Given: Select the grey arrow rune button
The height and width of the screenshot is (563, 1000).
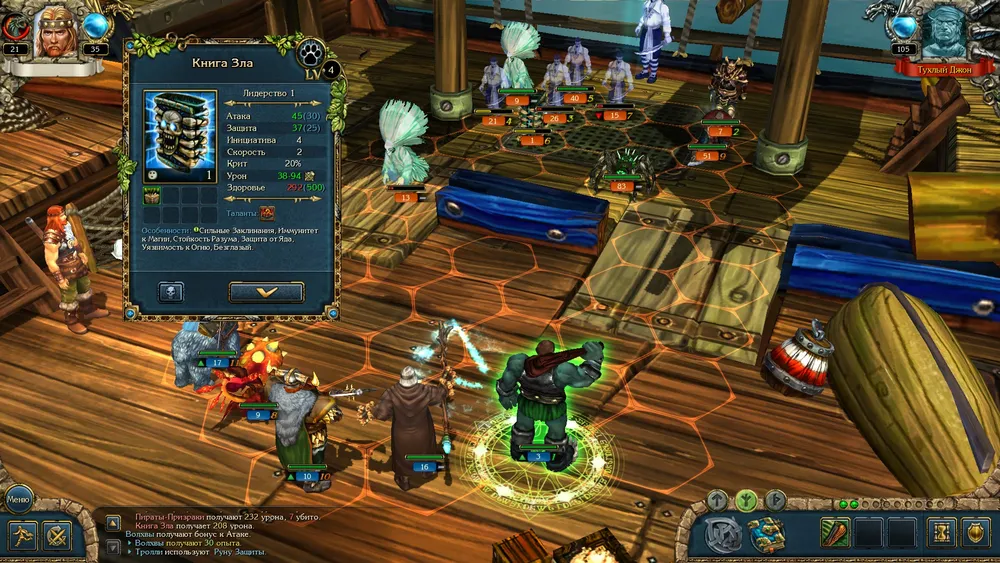Looking at the screenshot, I should click(717, 500).
